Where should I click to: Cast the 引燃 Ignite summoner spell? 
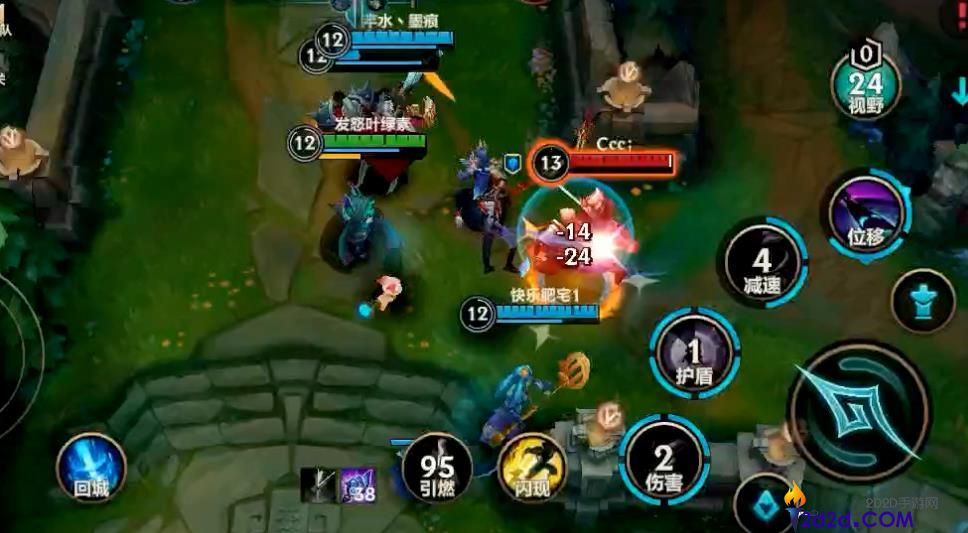pyautogui.click(x=437, y=467)
